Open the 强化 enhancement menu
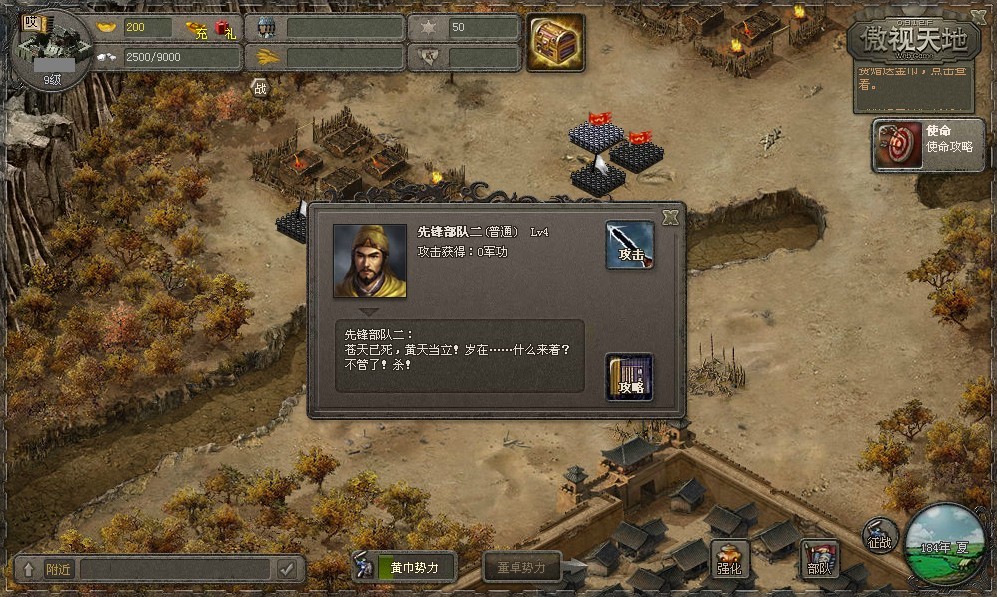The height and width of the screenshot is (597, 997). [730, 560]
